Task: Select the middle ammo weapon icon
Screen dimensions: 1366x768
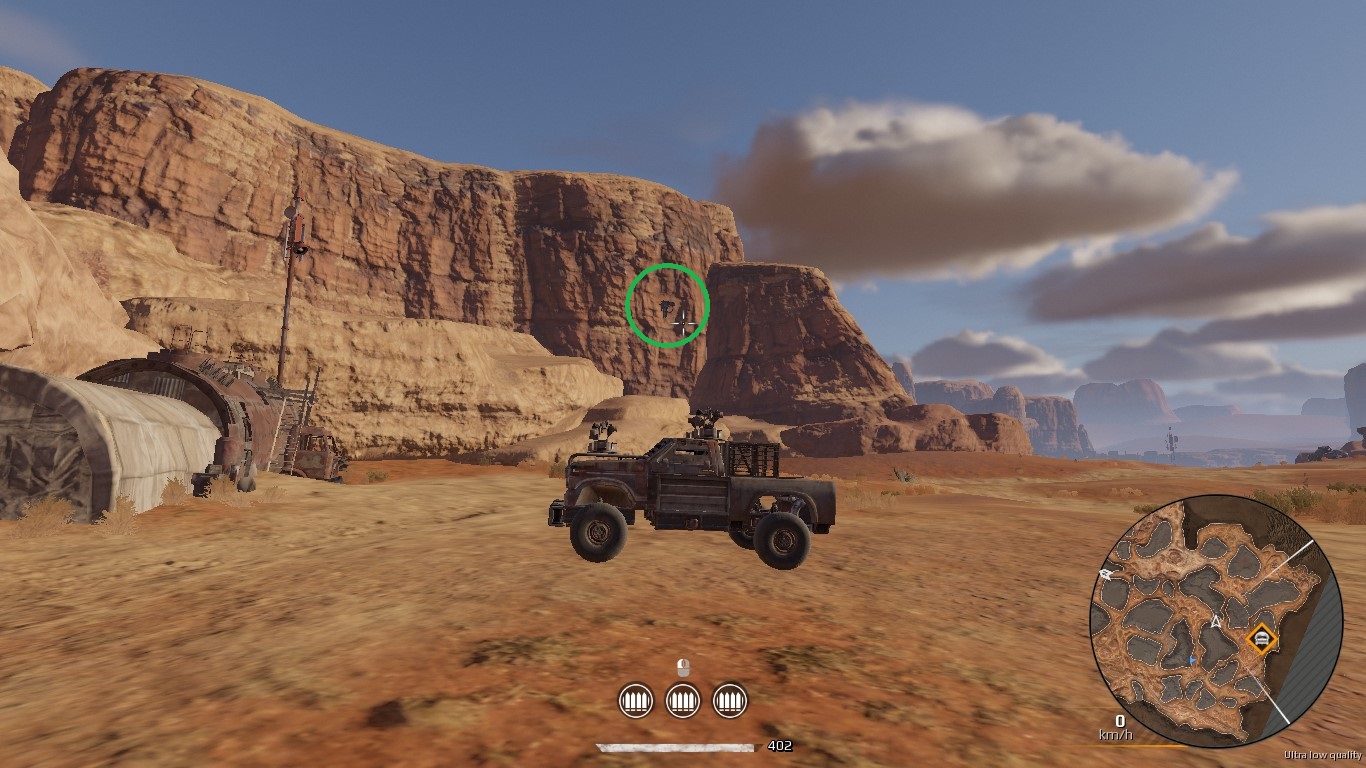Action: click(x=683, y=700)
